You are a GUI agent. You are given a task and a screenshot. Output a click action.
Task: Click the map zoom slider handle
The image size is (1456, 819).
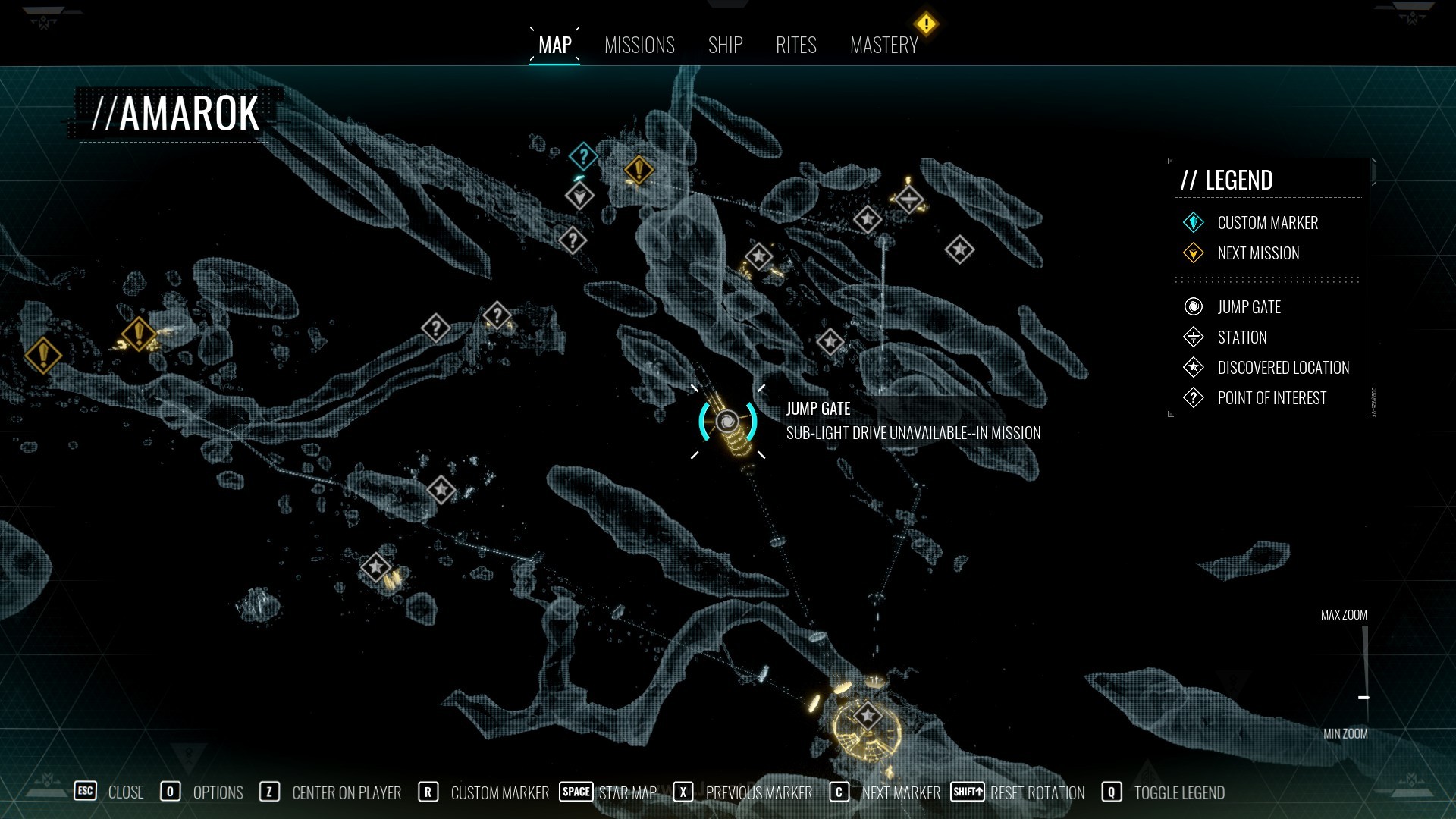[x=1363, y=697]
